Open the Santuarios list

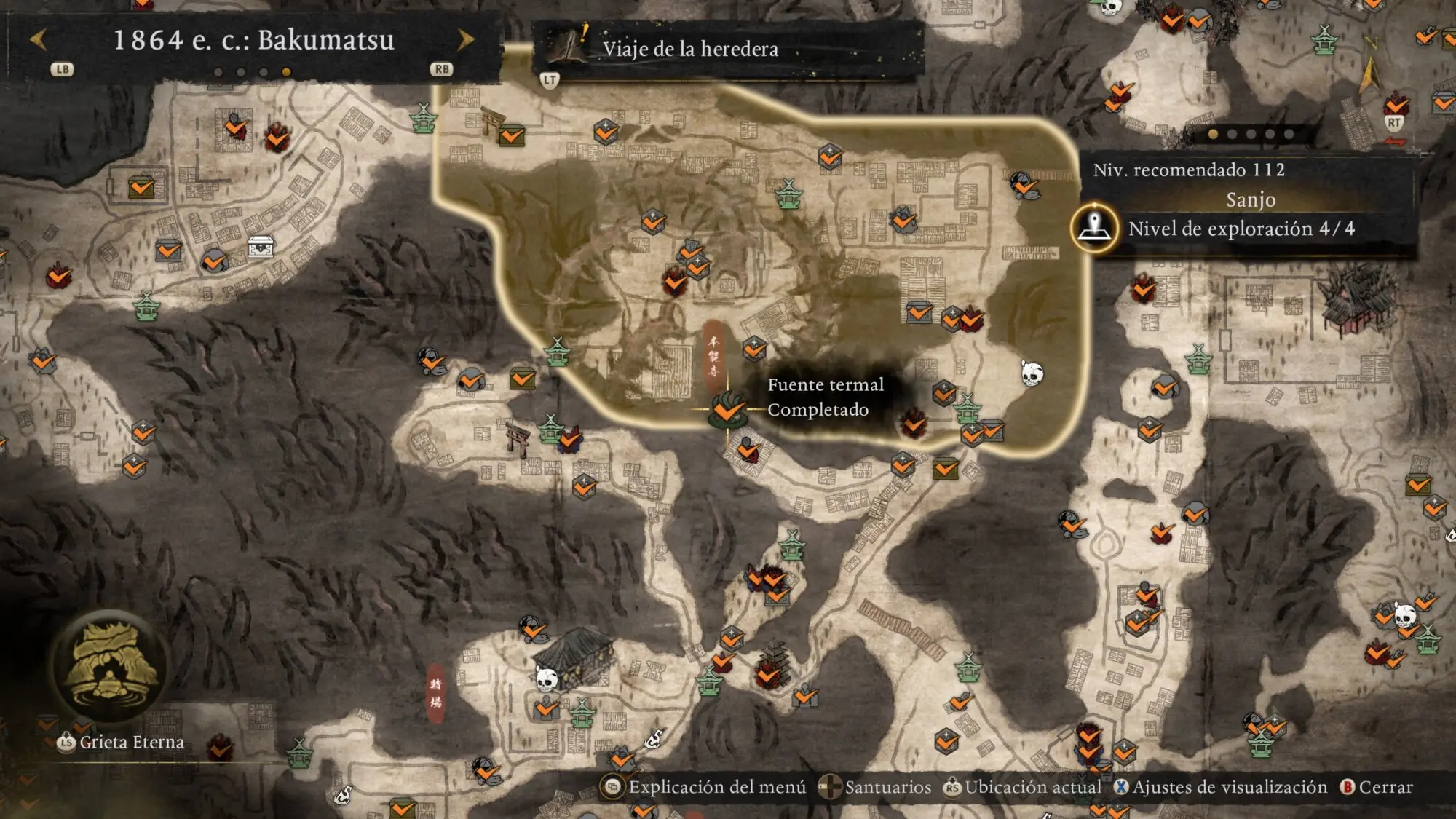coord(874,787)
